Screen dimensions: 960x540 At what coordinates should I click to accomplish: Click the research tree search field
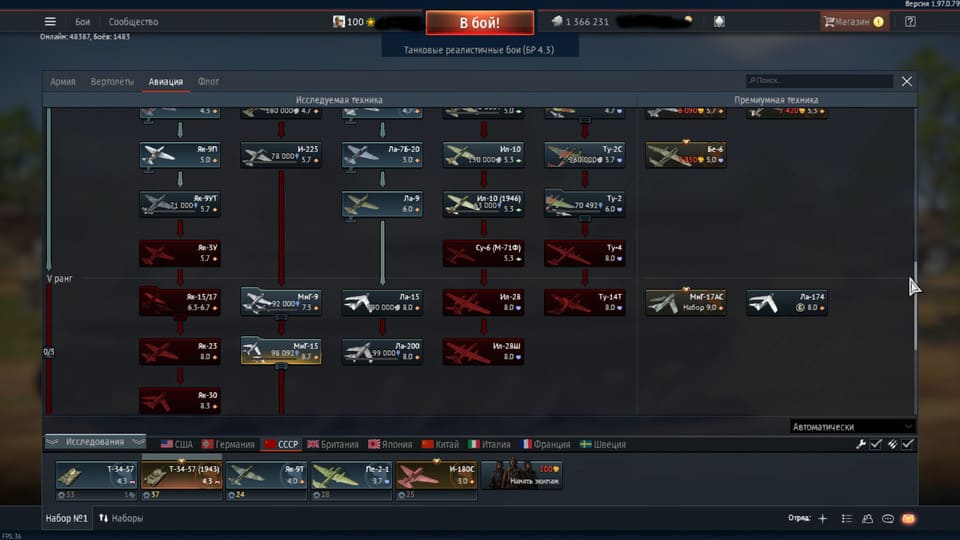pyautogui.click(x=819, y=81)
